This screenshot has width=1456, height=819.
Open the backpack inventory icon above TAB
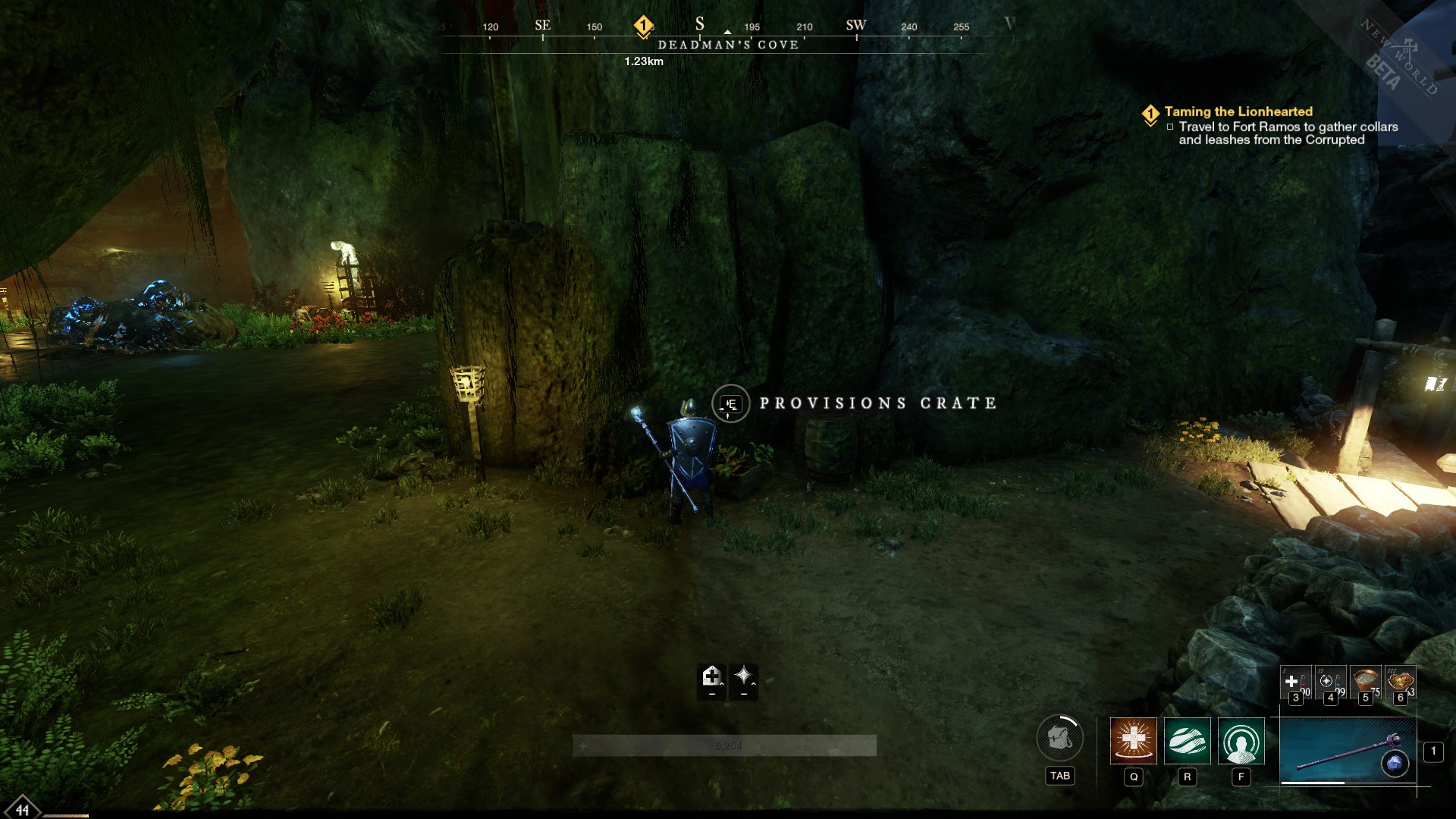(x=1059, y=737)
